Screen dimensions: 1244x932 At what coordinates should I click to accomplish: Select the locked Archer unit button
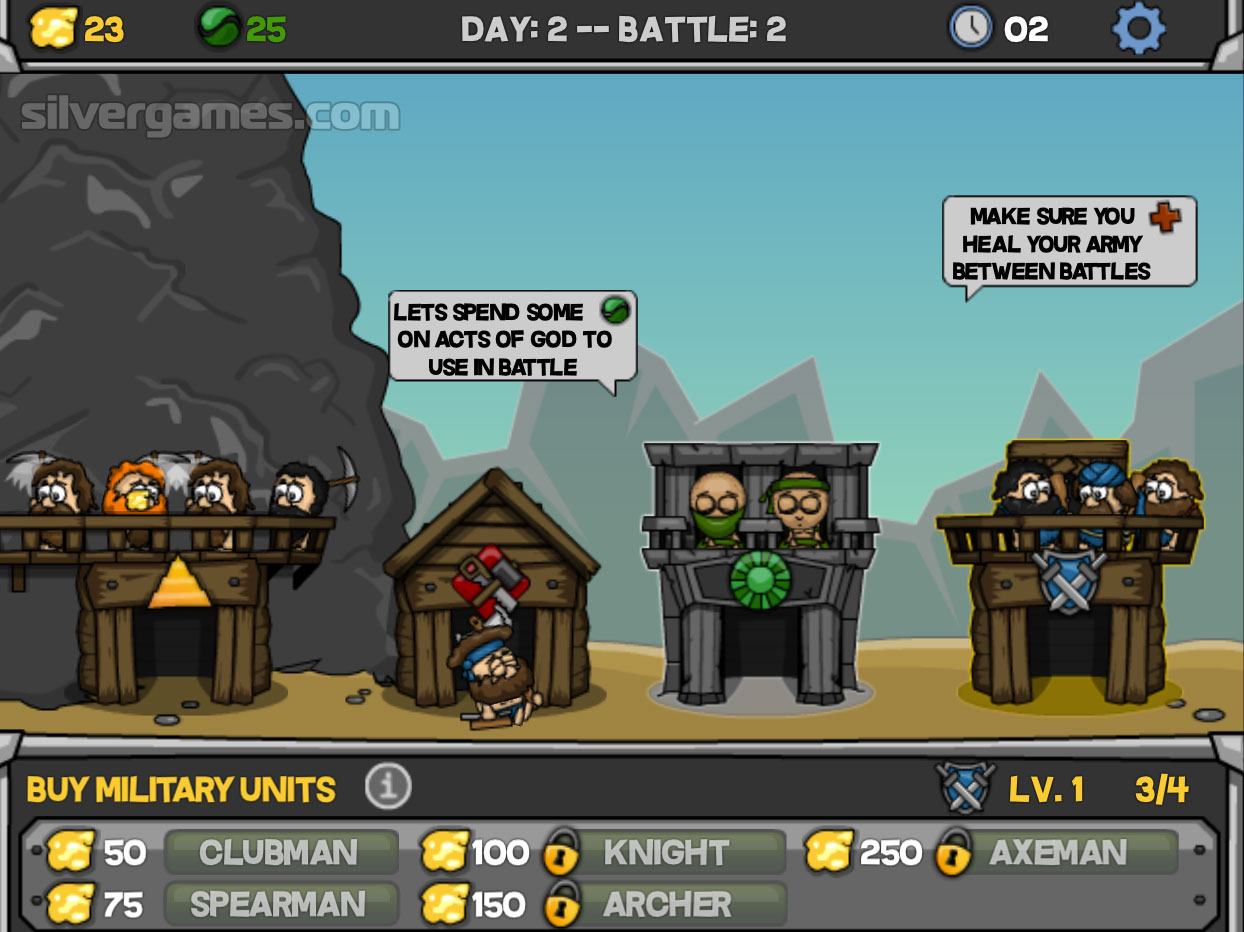(x=665, y=905)
